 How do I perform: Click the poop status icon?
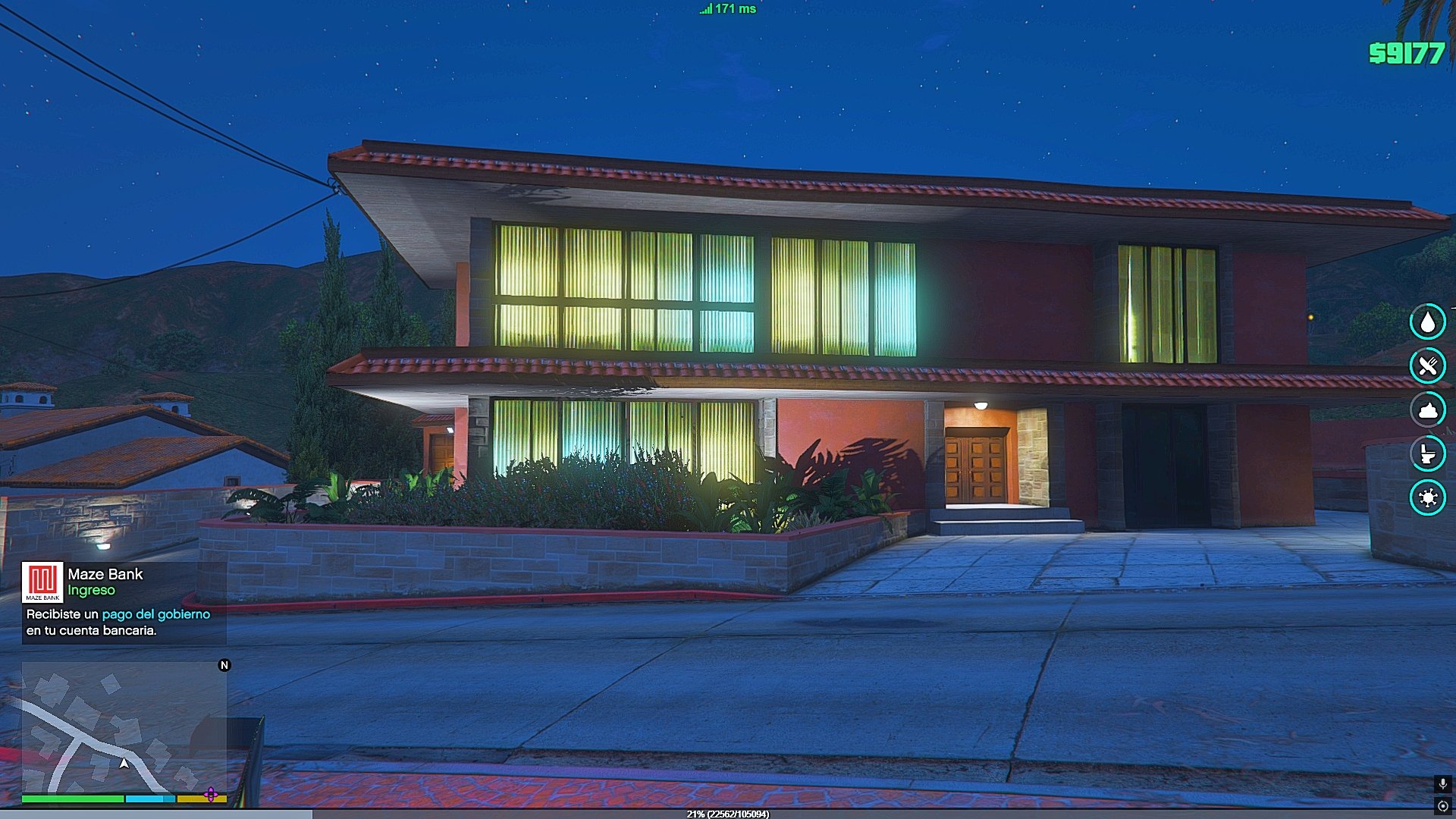1427,409
